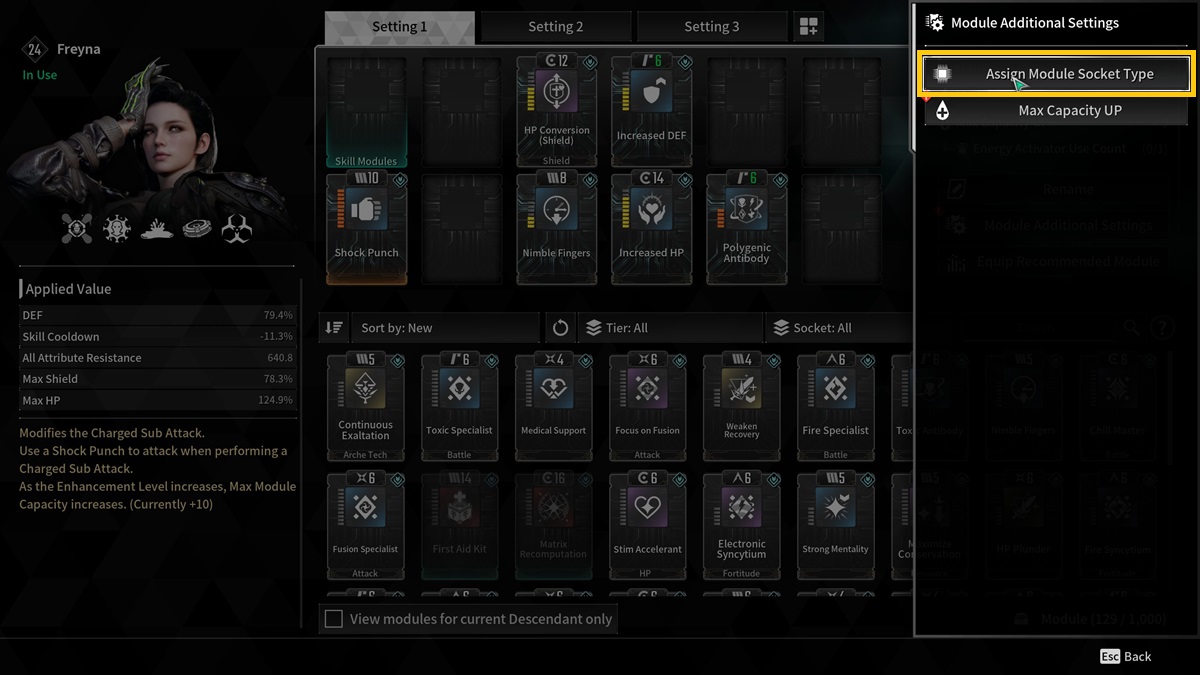Pick the equipped Shock Punch module

(366, 228)
